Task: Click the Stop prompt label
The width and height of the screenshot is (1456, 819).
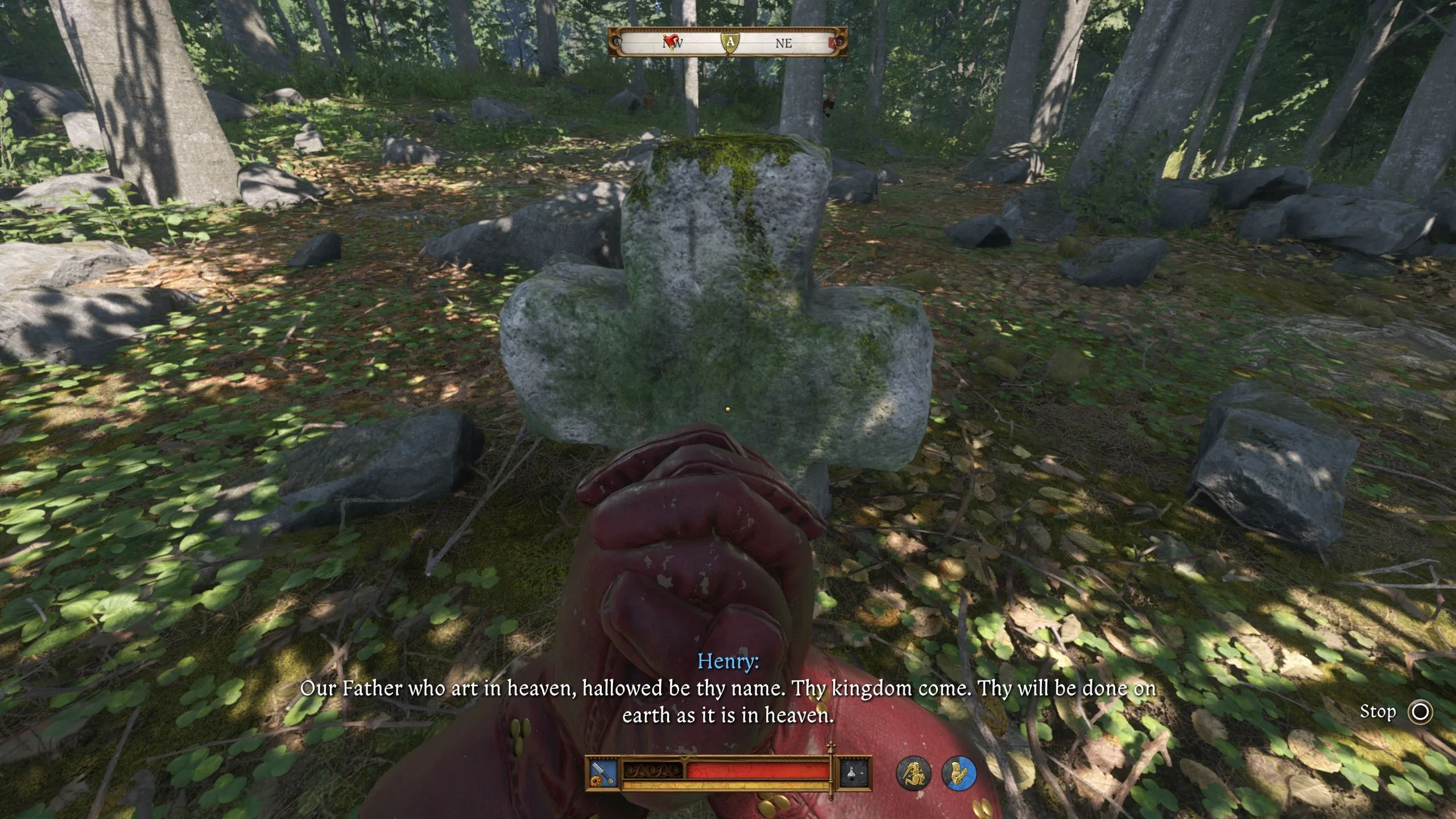Action: (x=1378, y=712)
